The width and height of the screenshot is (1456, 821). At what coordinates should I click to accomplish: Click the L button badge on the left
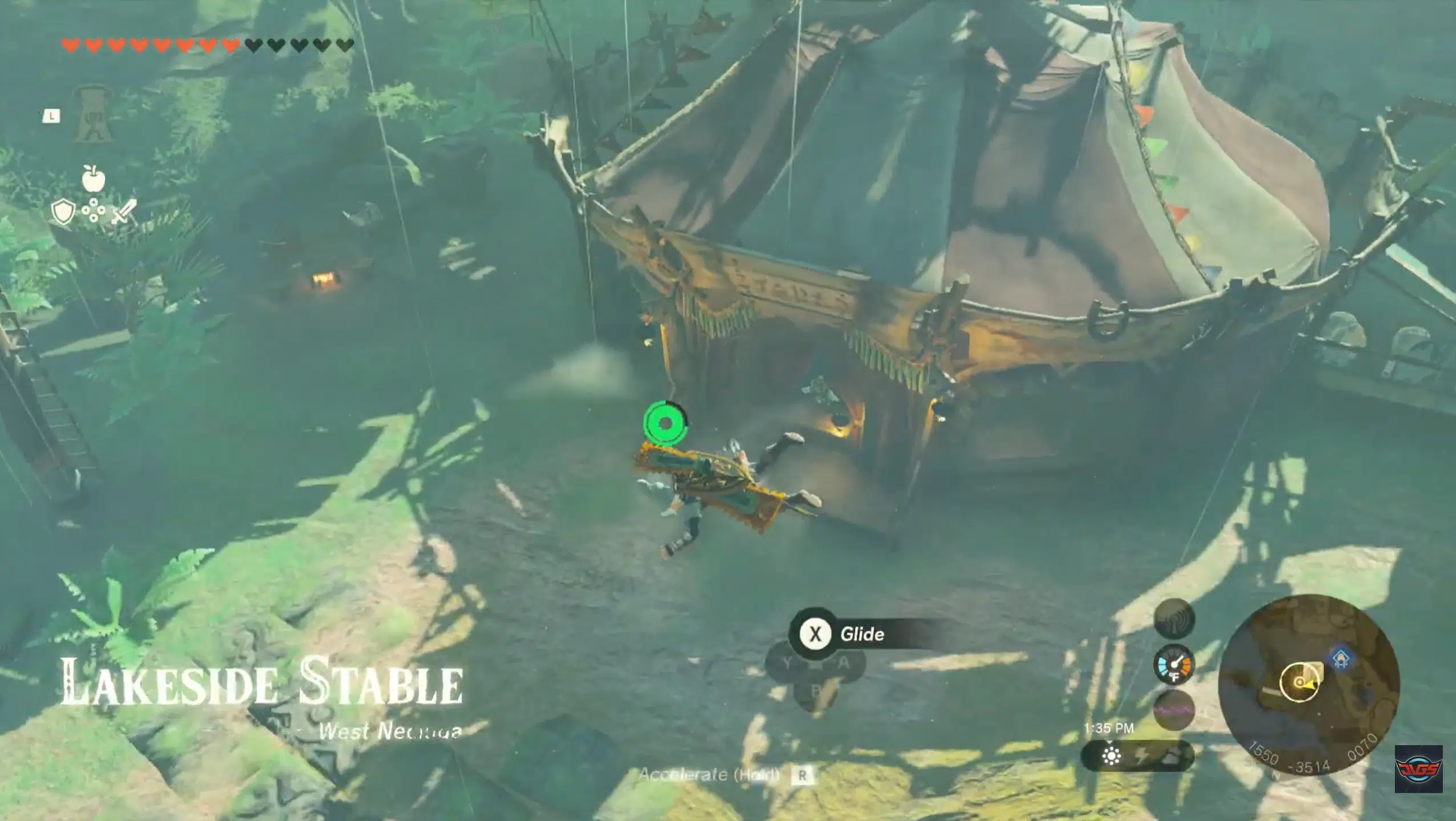click(x=51, y=116)
